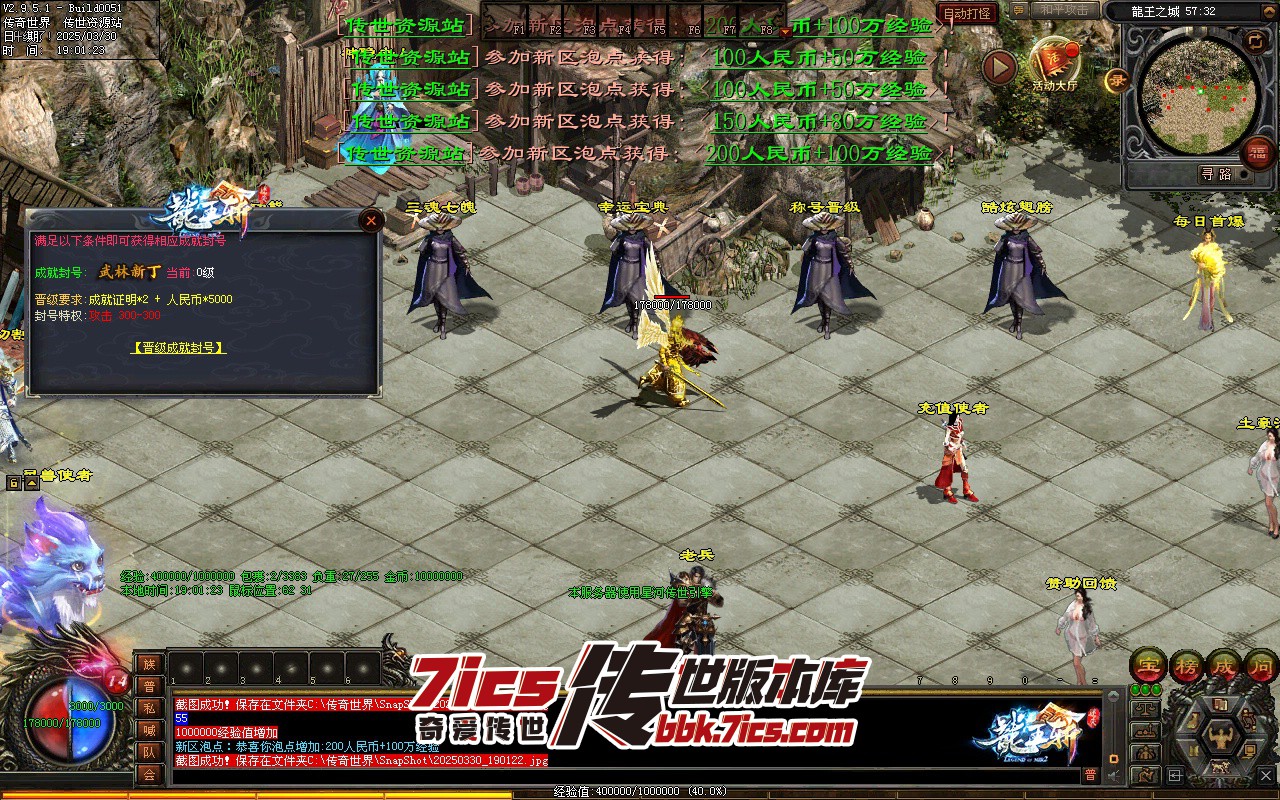Switch chat to 私 private channel
1280x800 pixels.
click(149, 708)
